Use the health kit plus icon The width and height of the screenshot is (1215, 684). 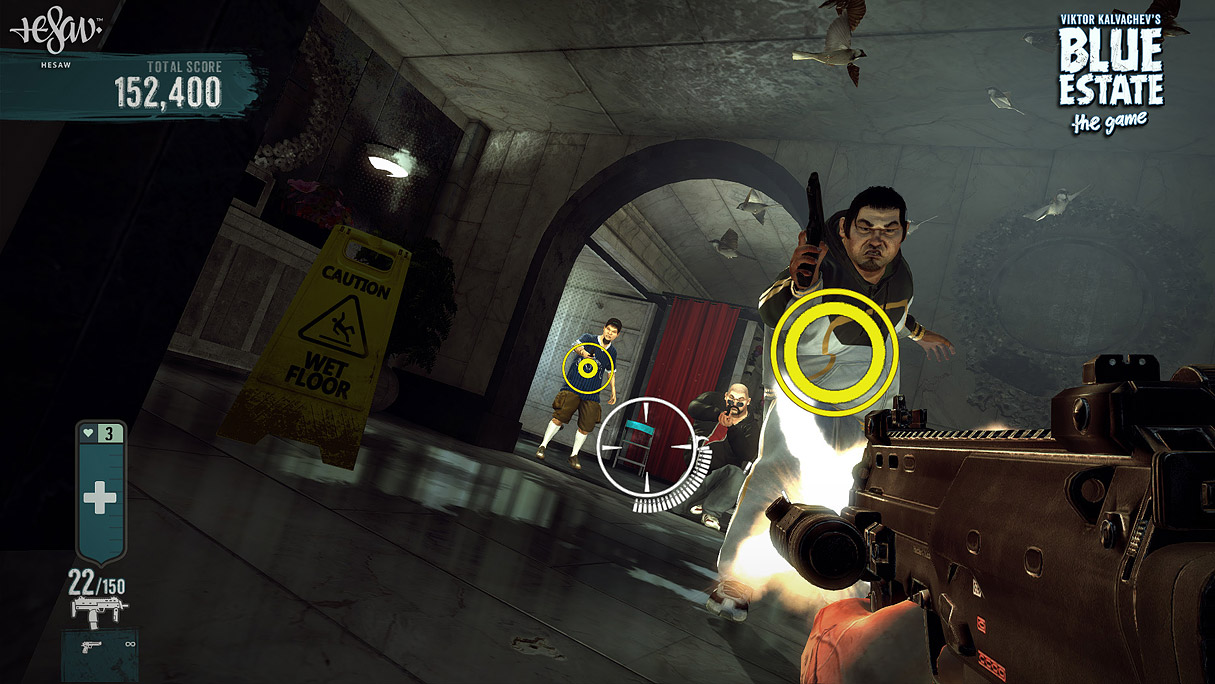point(99,497)
